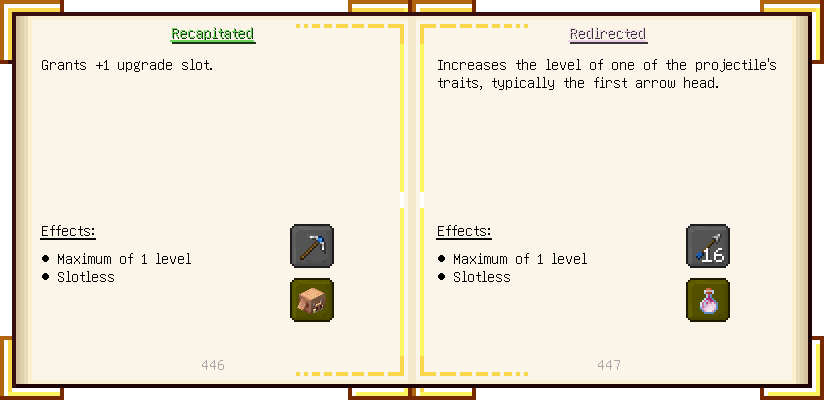The image size is (824, 400).
Task: Open the Recapitated title link
Action: pyautogui.click(x=213, y=34)
